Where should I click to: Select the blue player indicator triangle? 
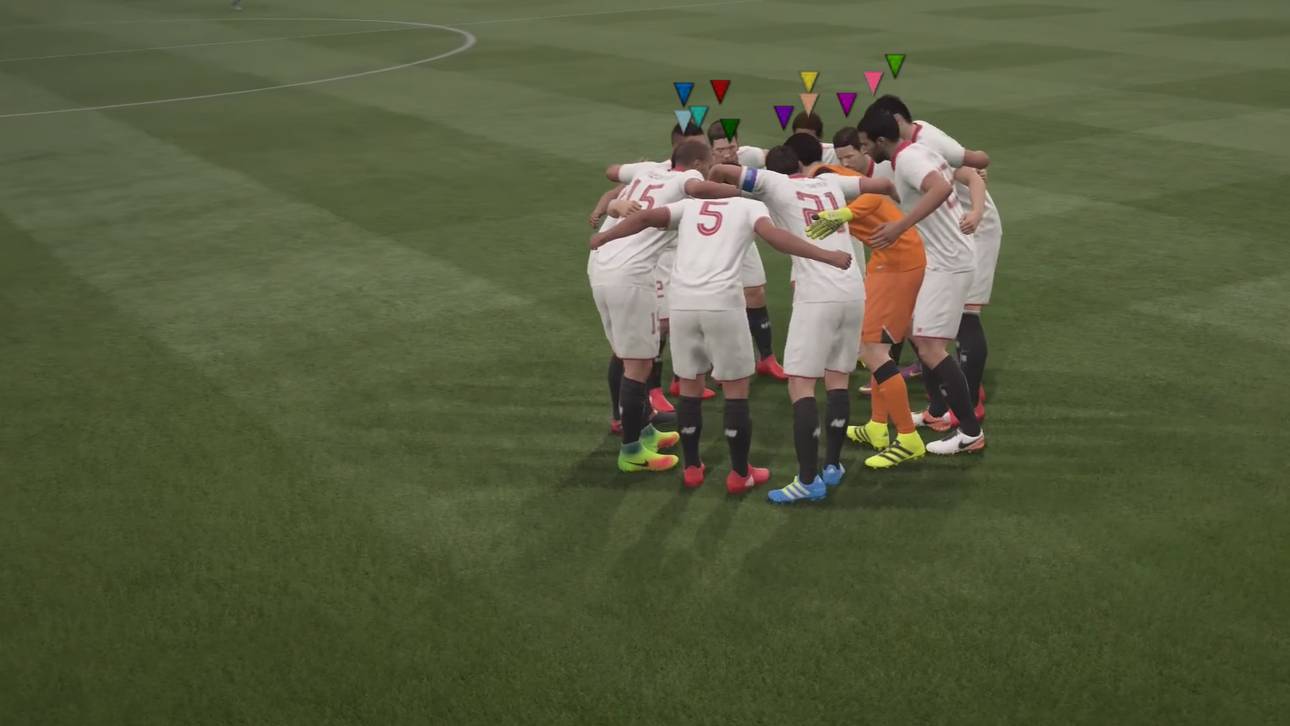(x=684, y=92)
